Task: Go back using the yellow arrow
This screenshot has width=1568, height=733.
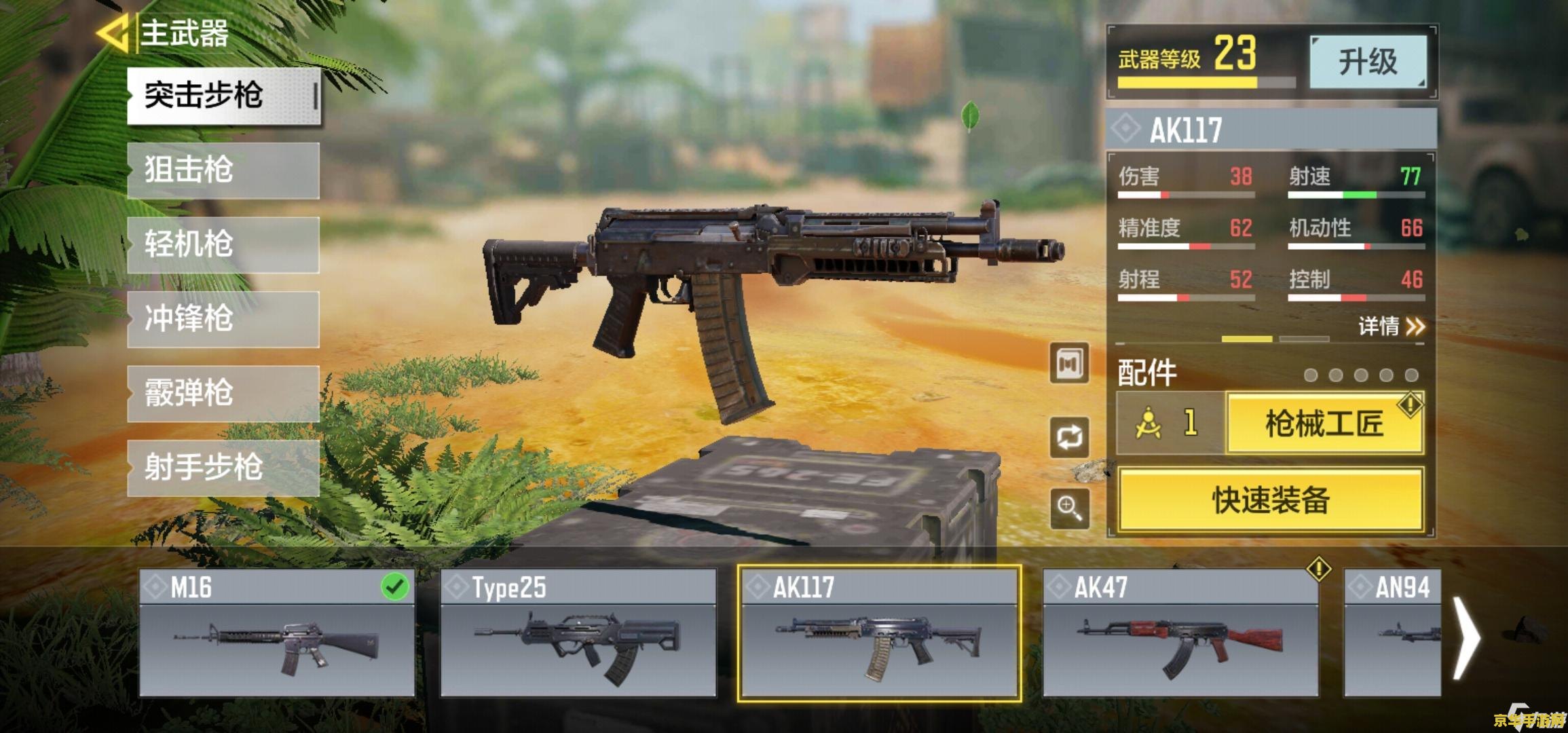Action: coord(113,33)
